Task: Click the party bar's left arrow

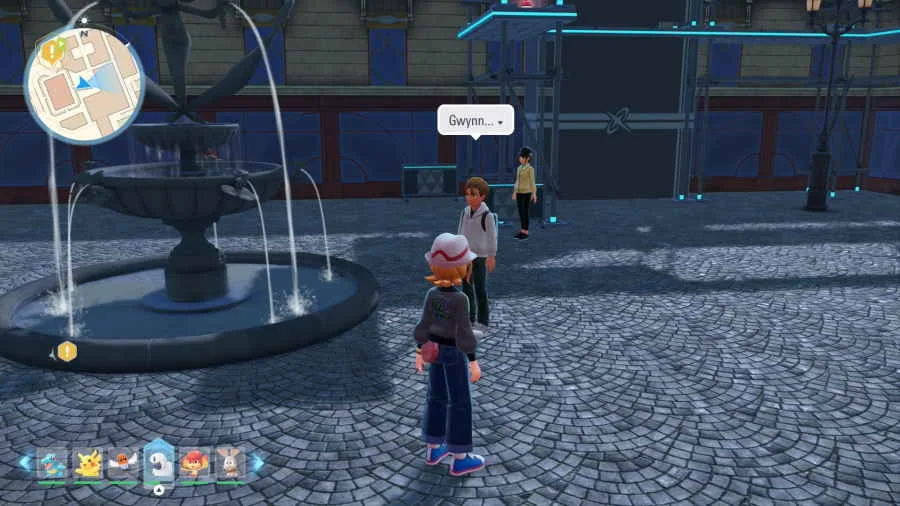Action: point(25,462)
